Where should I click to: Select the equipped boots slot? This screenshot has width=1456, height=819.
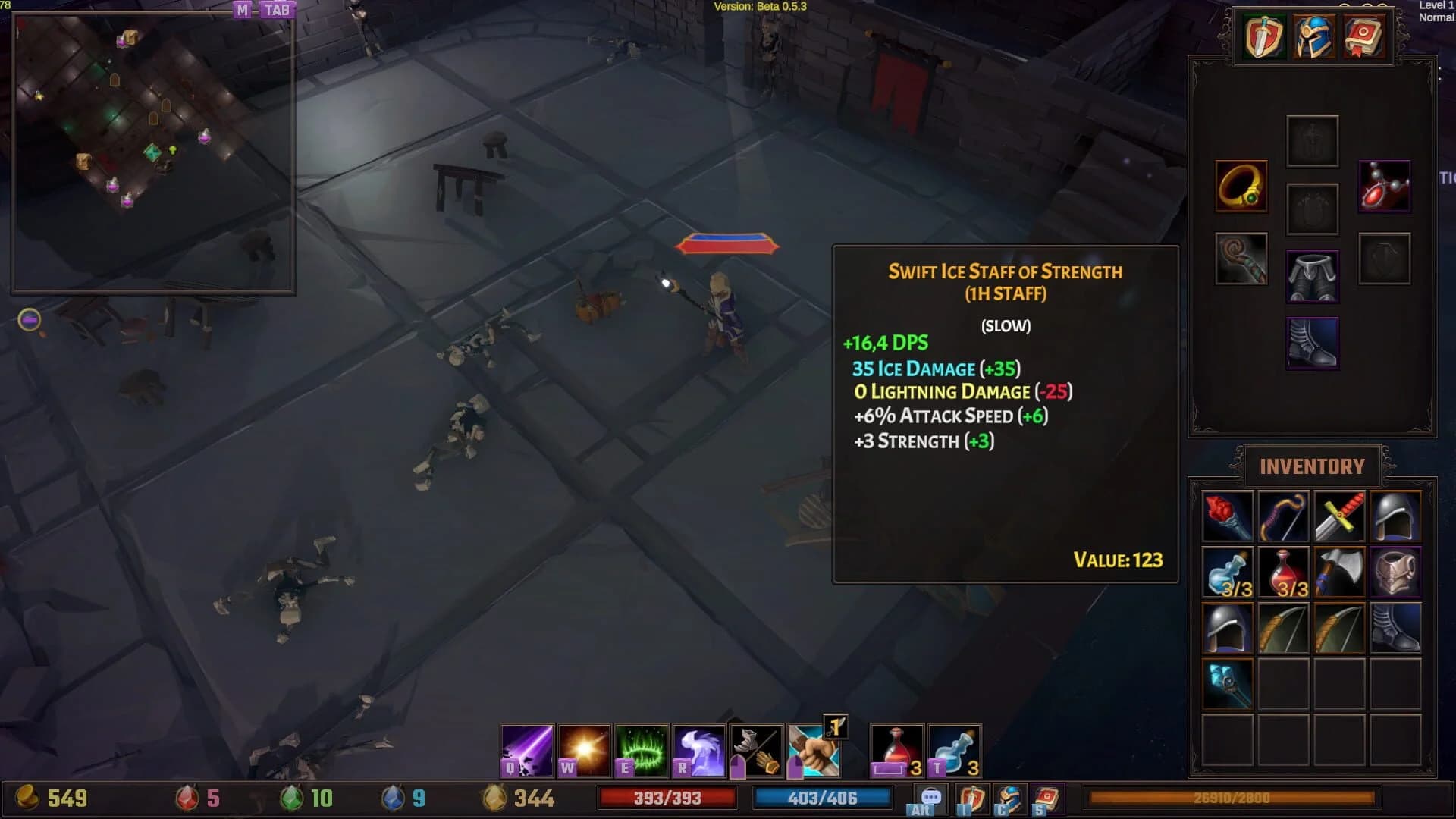pyautogui.click(x=1313, y=344)
